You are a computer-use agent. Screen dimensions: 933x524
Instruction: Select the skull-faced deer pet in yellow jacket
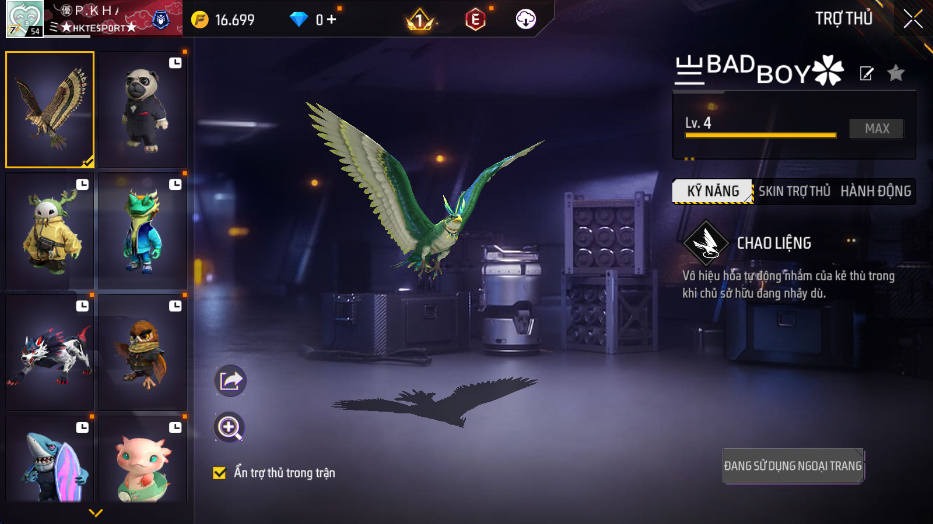pos(50,230)
